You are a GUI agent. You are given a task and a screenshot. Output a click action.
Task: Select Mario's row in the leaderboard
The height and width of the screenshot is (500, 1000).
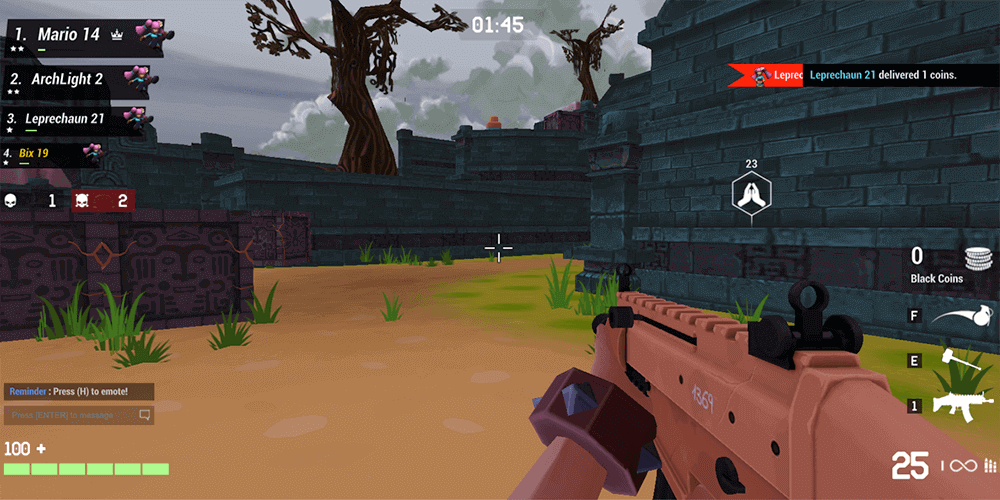click(82, 36)
